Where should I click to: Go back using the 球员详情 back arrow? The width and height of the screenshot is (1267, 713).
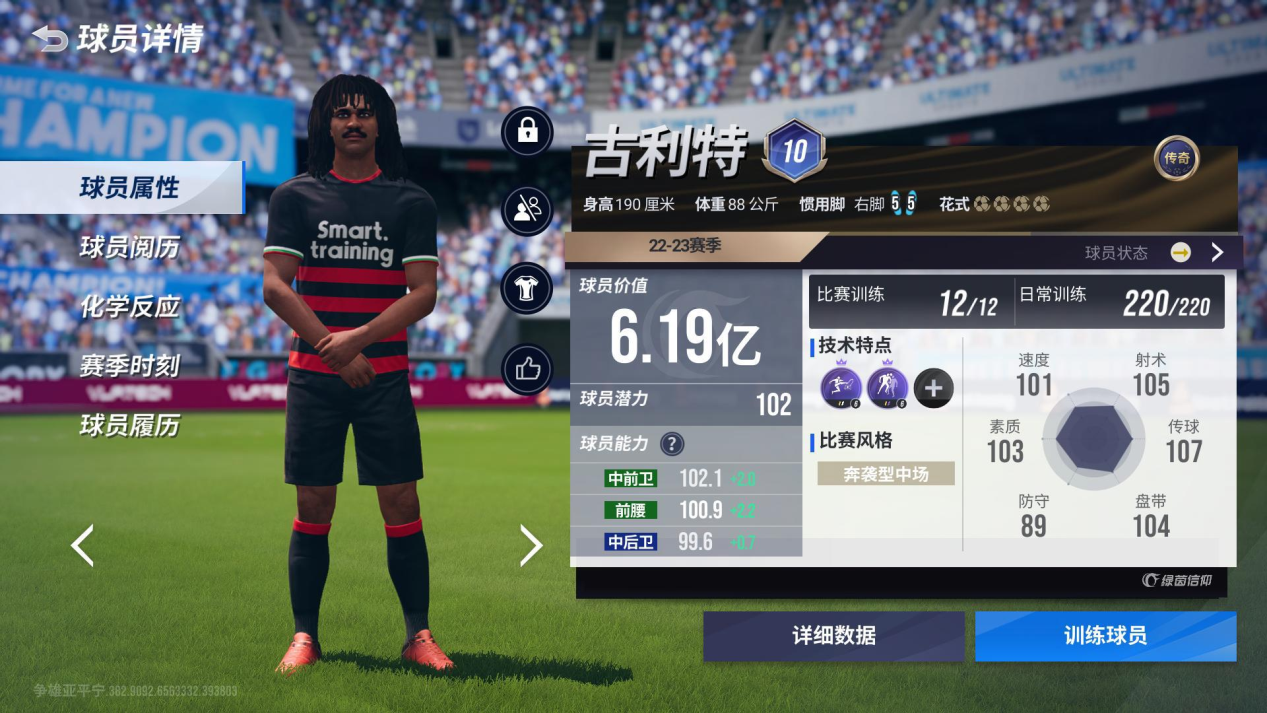tap(50, 39)
